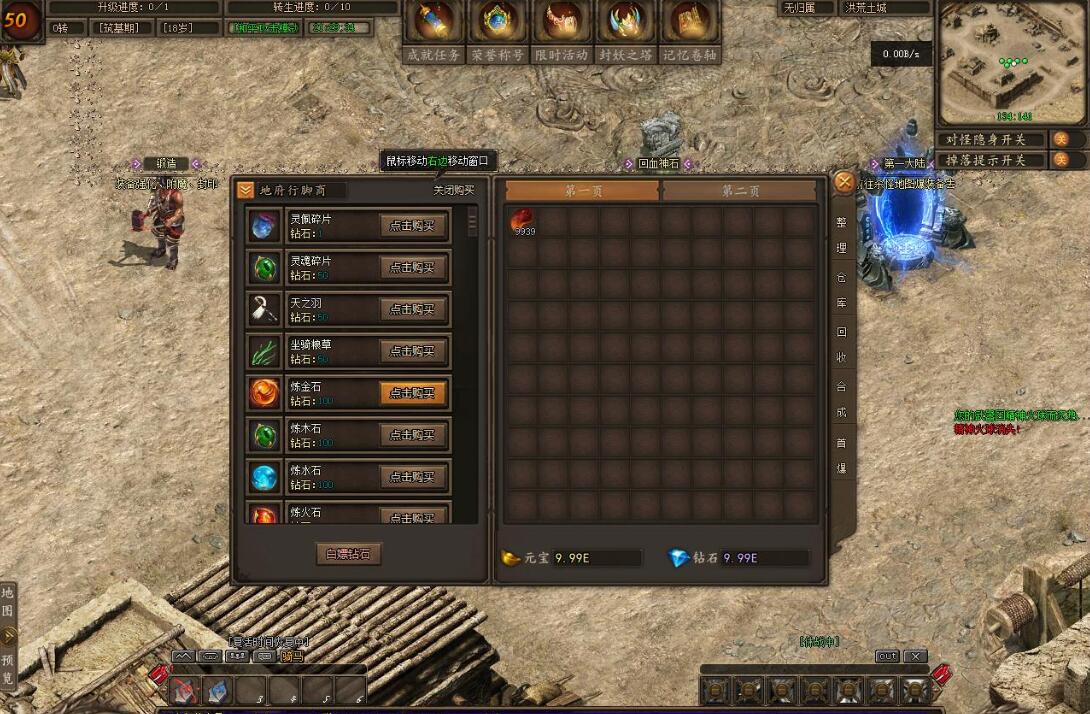Viewport: 1090px width, 714px height.
Task: Close the inventory with the round X
Action: 845,182
